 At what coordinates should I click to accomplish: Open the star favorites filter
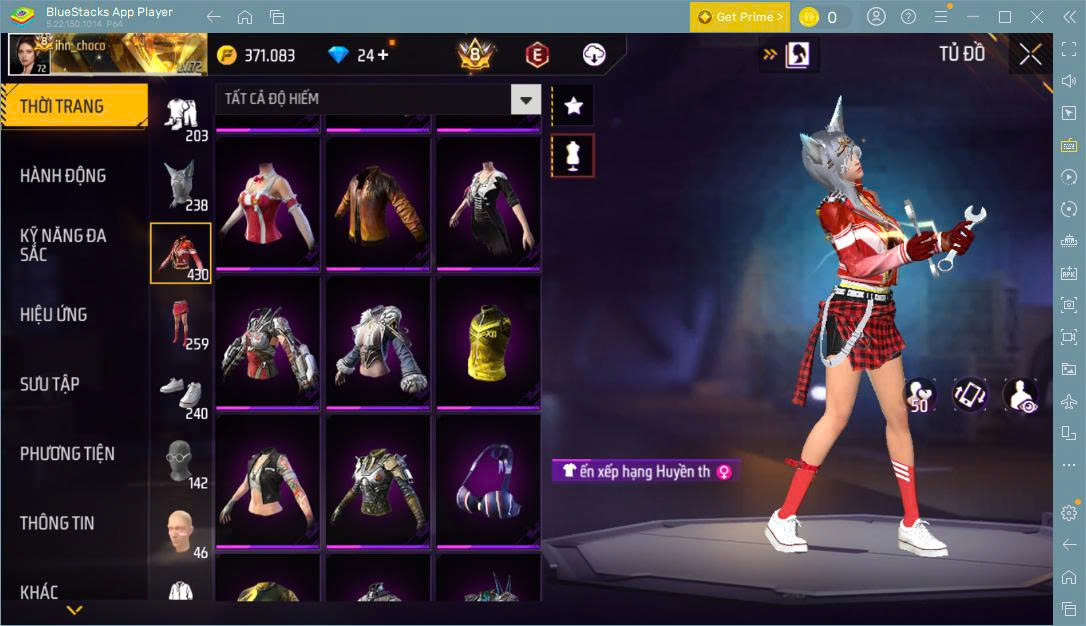(x=573, y=105)
